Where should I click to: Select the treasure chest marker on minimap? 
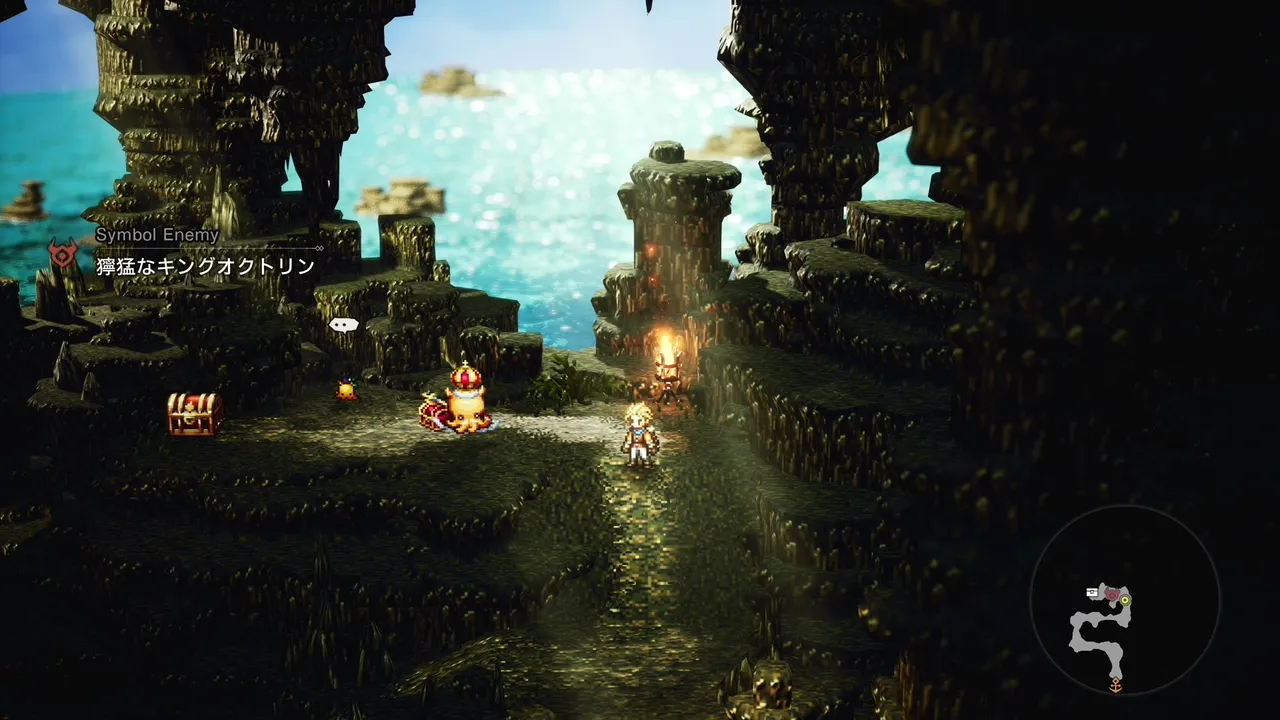pos(1093,593)
